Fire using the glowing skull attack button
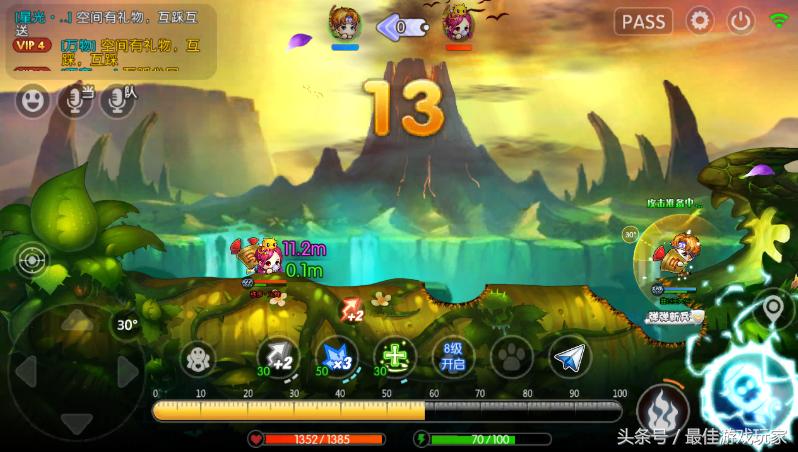 748,393
